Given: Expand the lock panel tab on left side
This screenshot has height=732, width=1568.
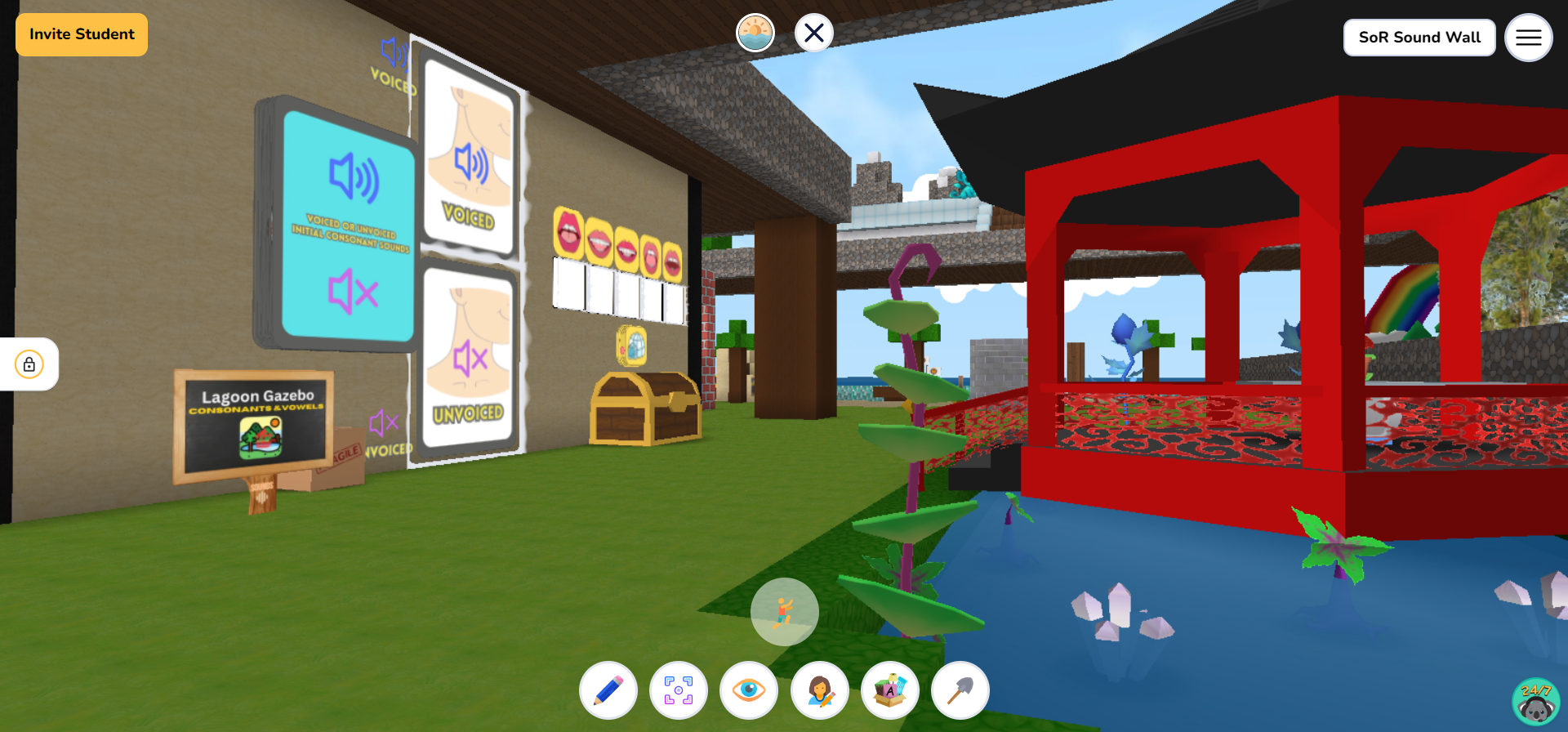Looking at the screenshot, I should click(29, 364).
